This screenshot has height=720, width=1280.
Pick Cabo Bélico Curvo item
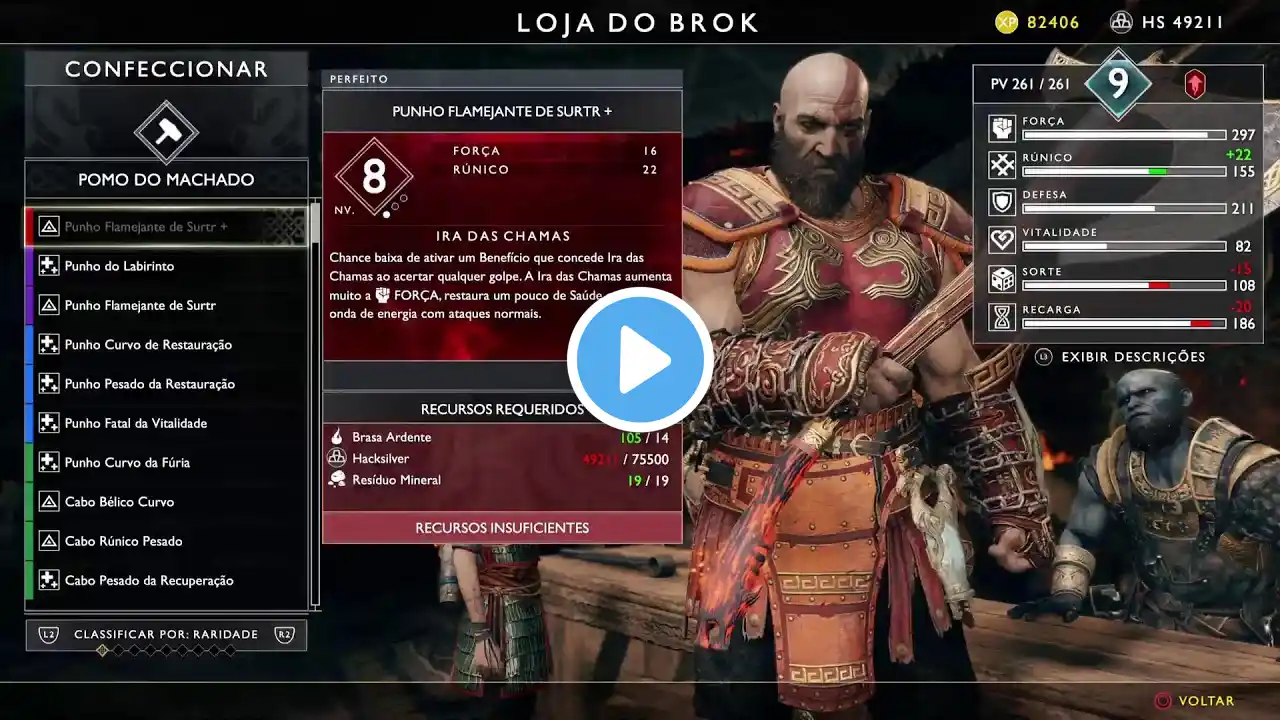[x=166, y=502]
